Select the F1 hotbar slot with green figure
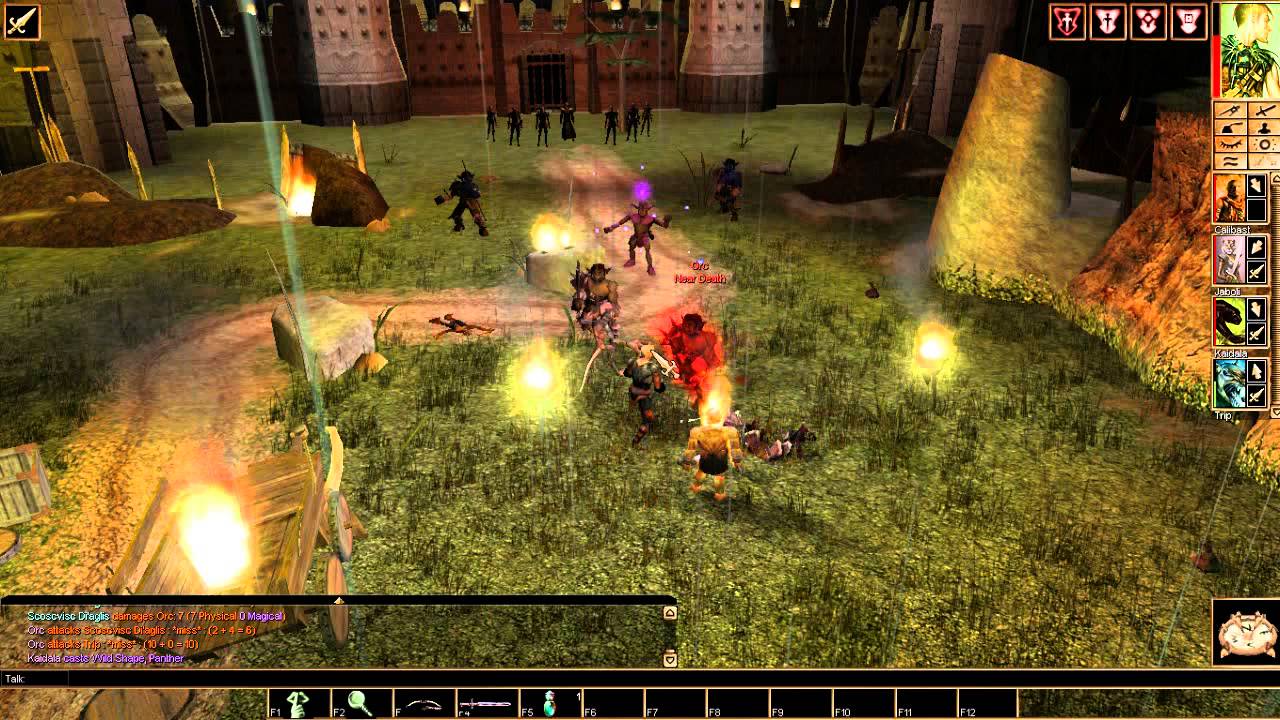The height and width of the screenshot is (720, 1280). point(299,703)
